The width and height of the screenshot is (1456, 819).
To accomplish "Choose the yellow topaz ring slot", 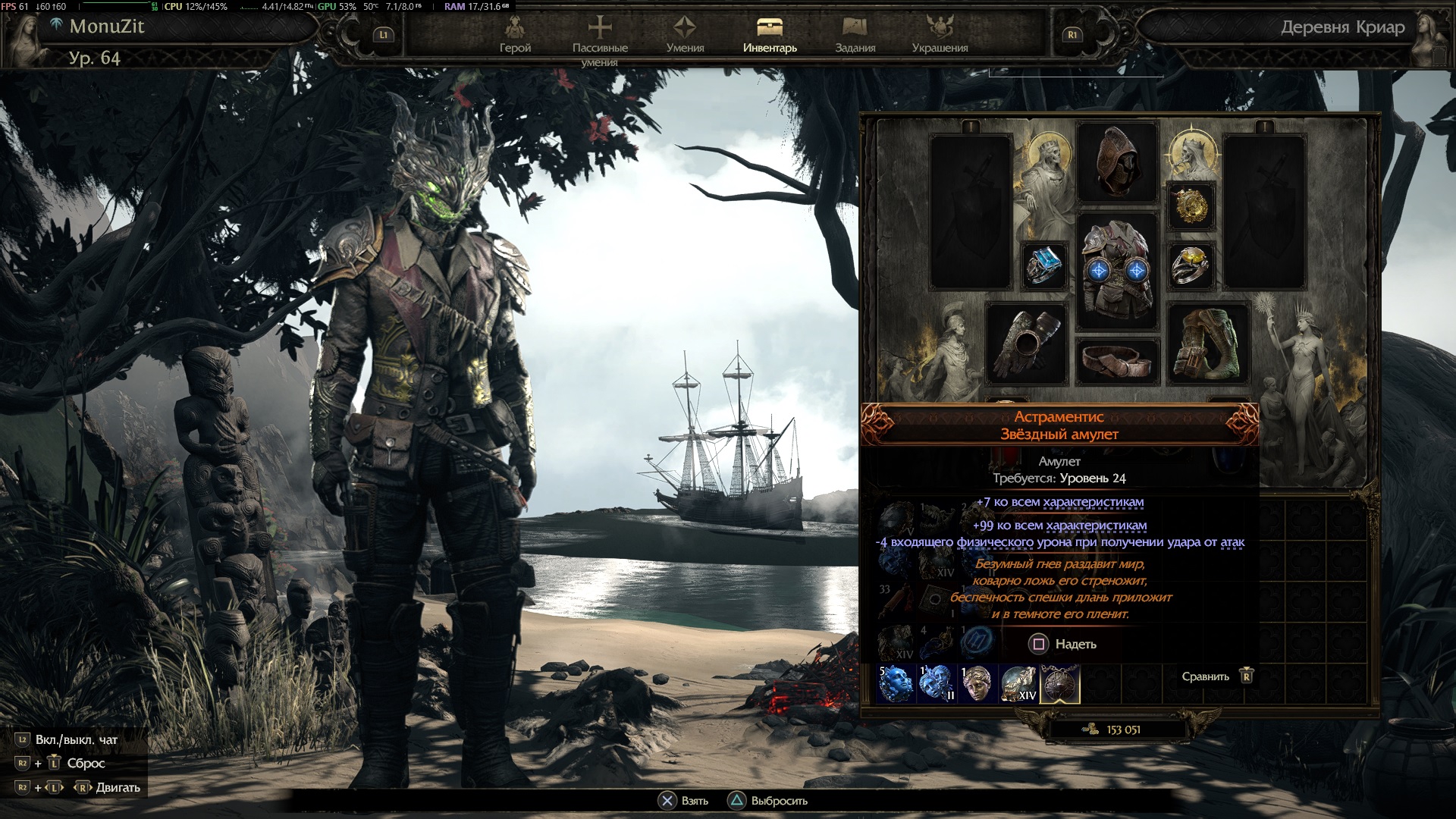I will pyautogui.click(x=1191, y=266).
